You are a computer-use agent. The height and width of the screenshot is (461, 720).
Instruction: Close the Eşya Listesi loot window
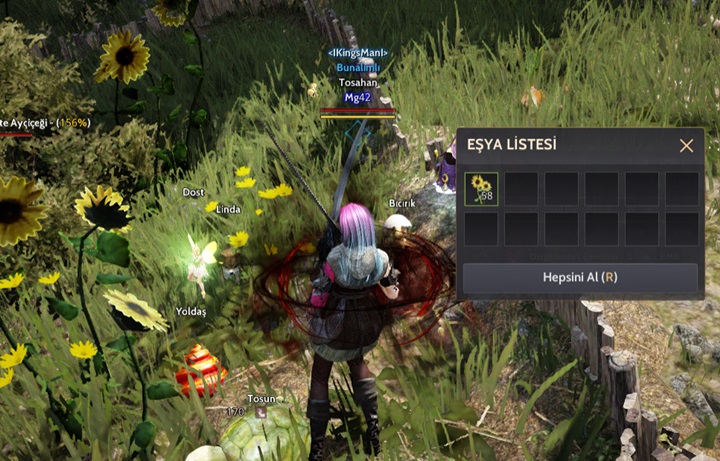click(x=686, y=146)
